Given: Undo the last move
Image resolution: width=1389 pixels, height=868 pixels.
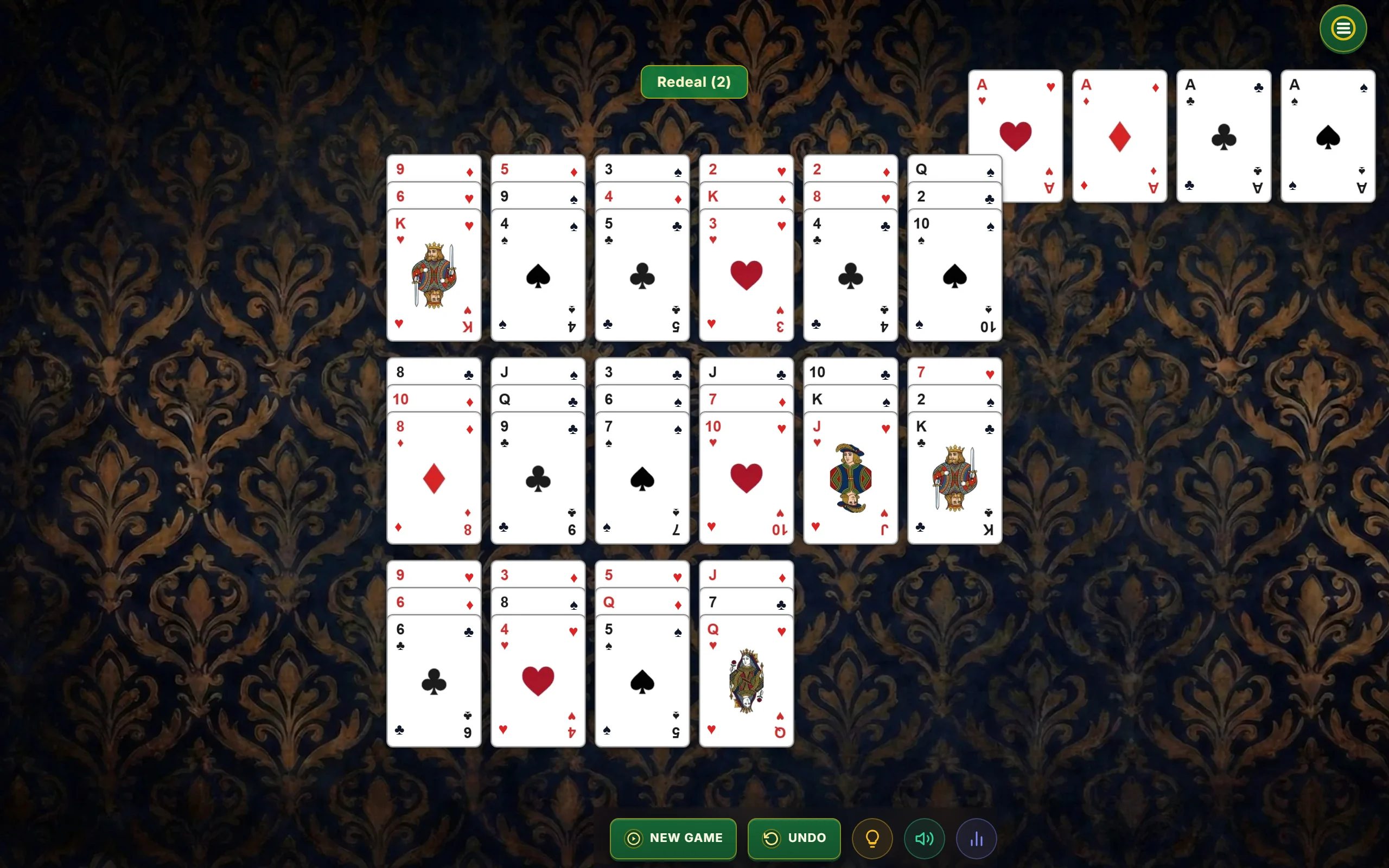Looking at the screenshot, I should (x=794, y=838).
